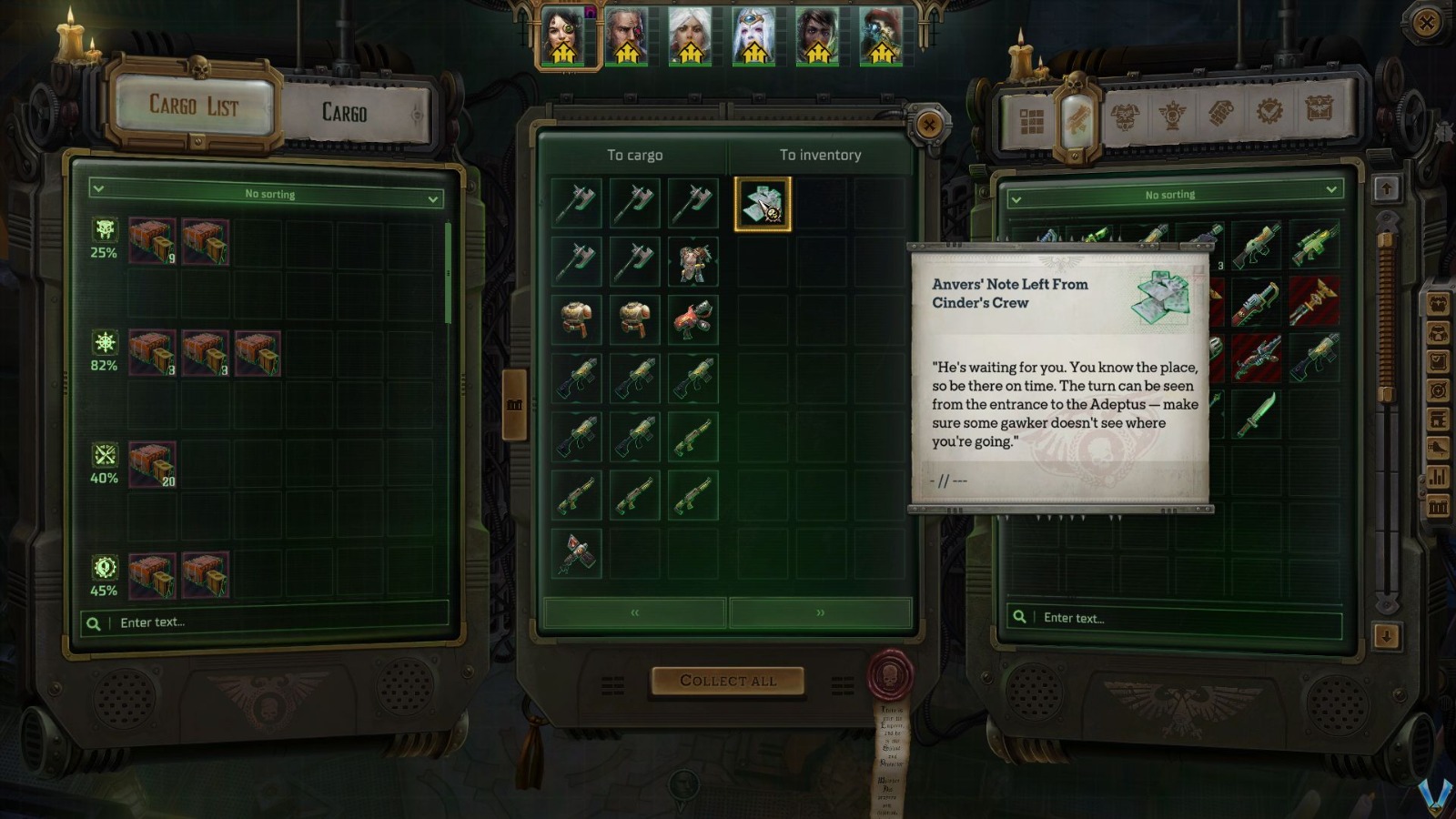Click the right transfer arrows button
Viewport: 1456px width, 819px height.
tap(818, 613)
